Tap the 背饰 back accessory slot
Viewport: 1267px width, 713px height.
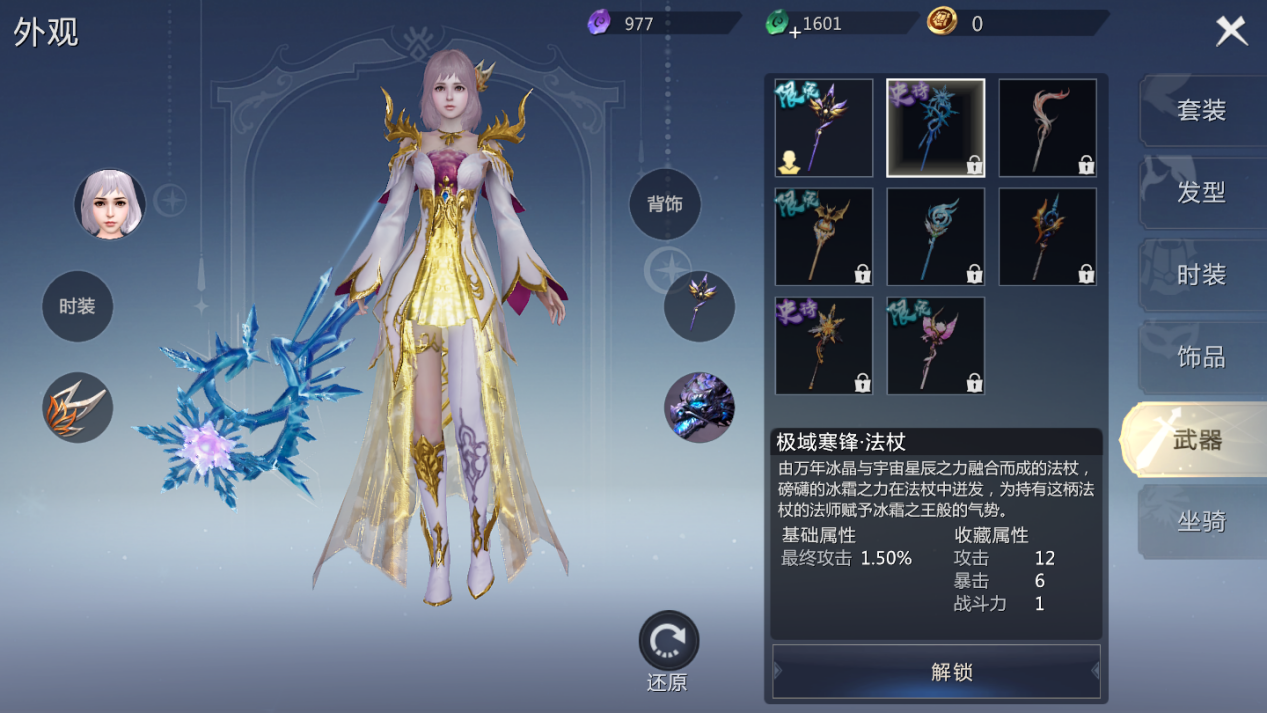[665, 204]
